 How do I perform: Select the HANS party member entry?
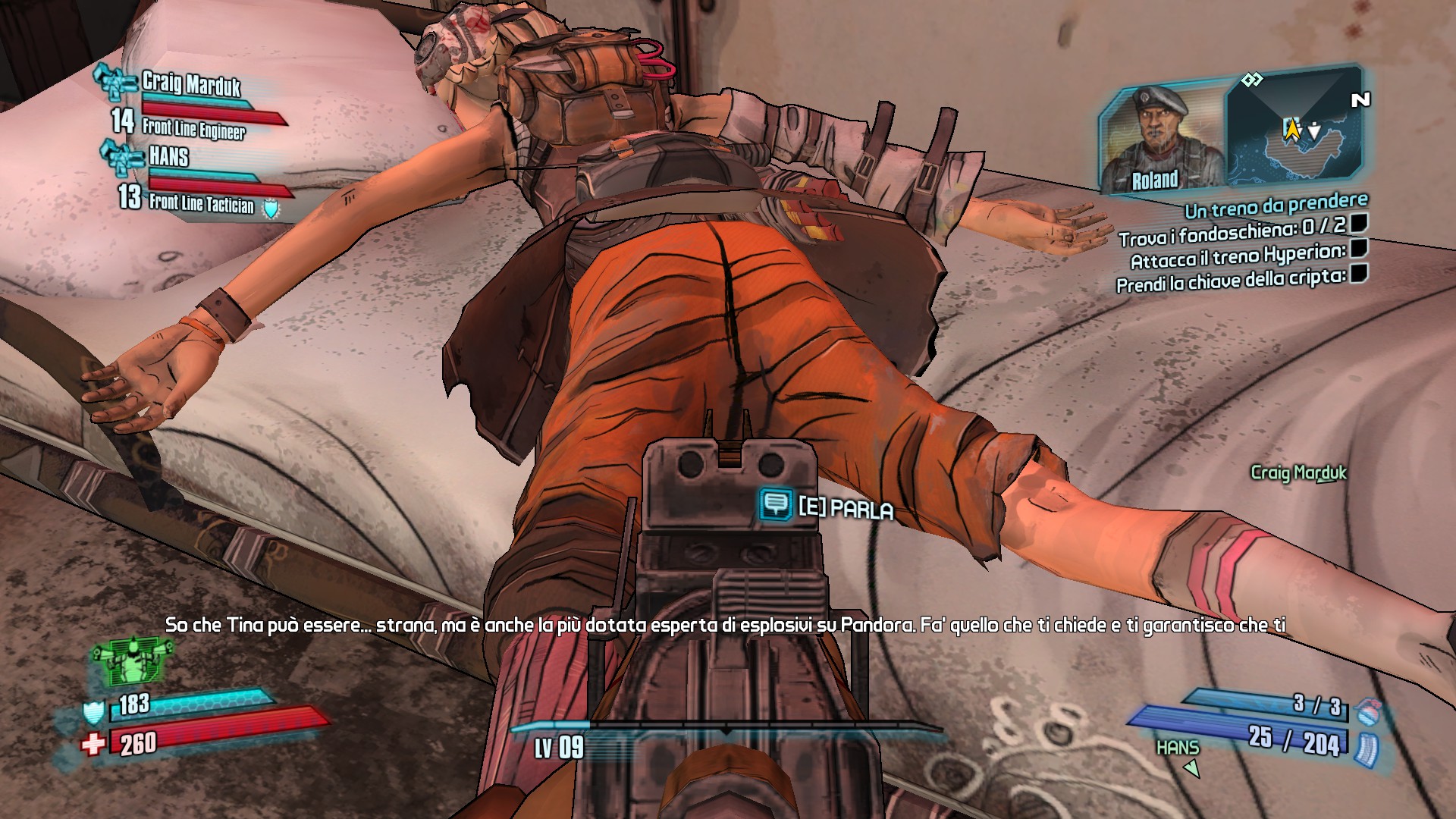(x=168, y=157)
